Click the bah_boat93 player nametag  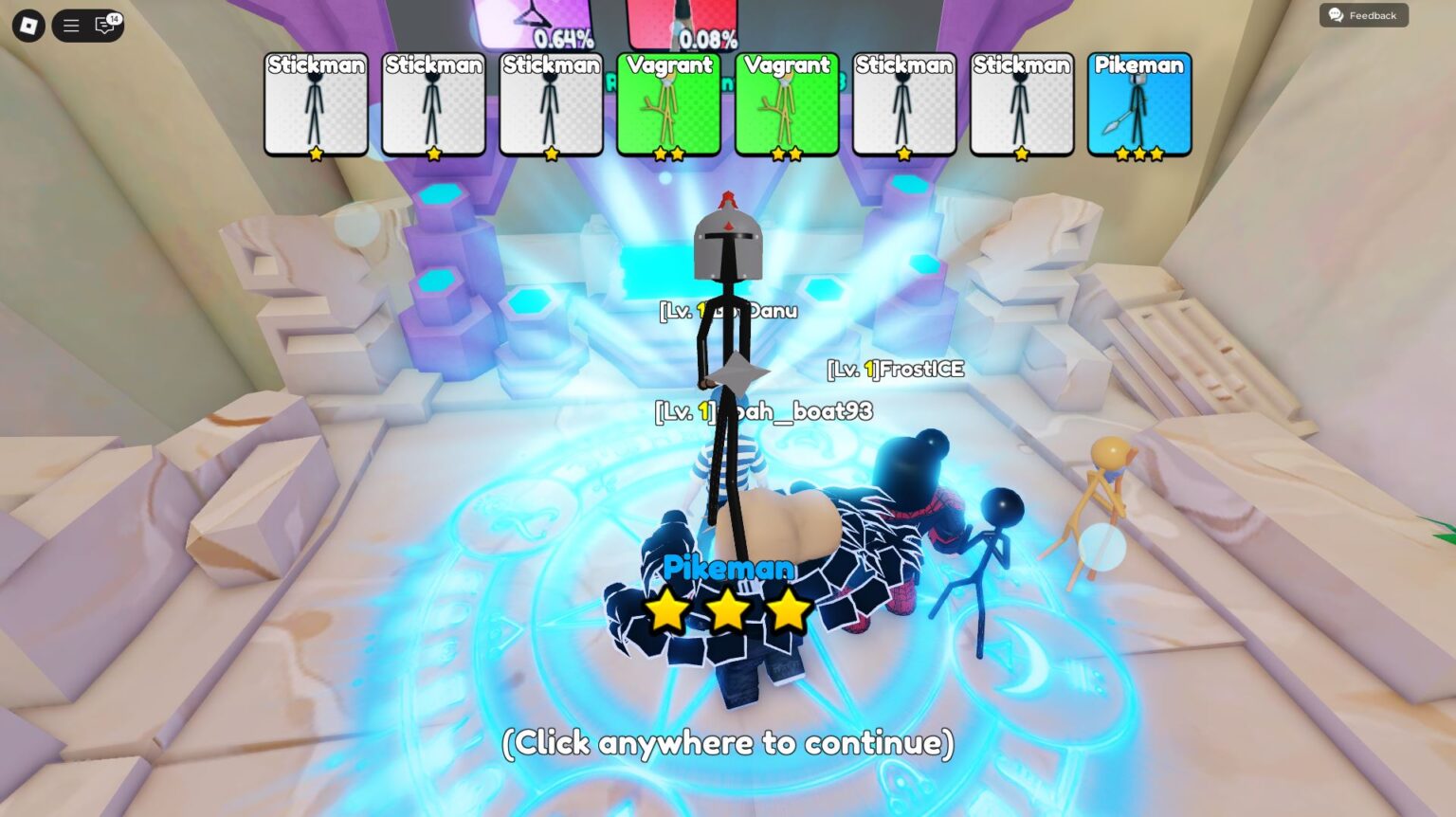coord(763,411)
